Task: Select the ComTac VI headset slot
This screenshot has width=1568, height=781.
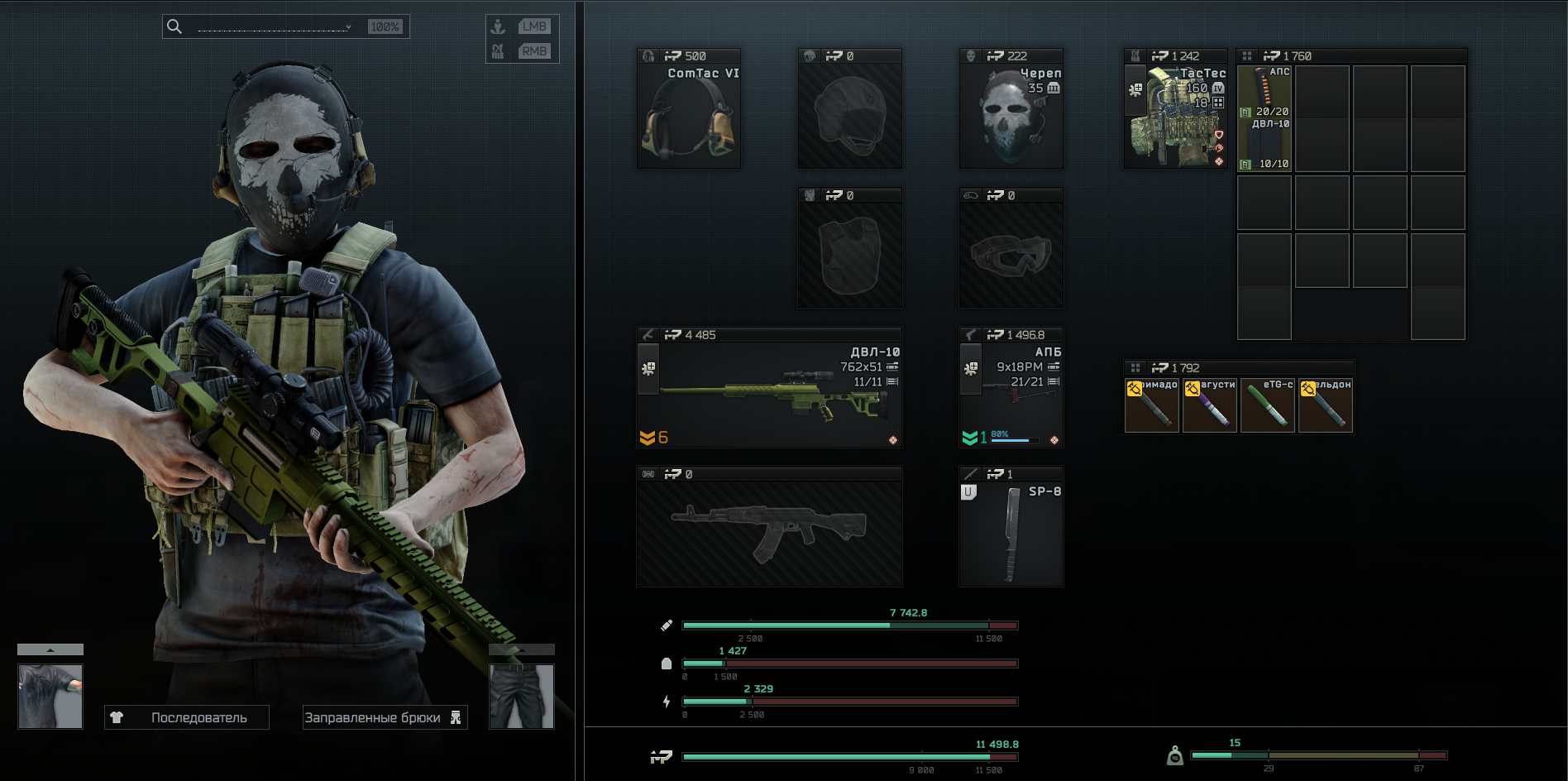Action: tap(688, 116)
